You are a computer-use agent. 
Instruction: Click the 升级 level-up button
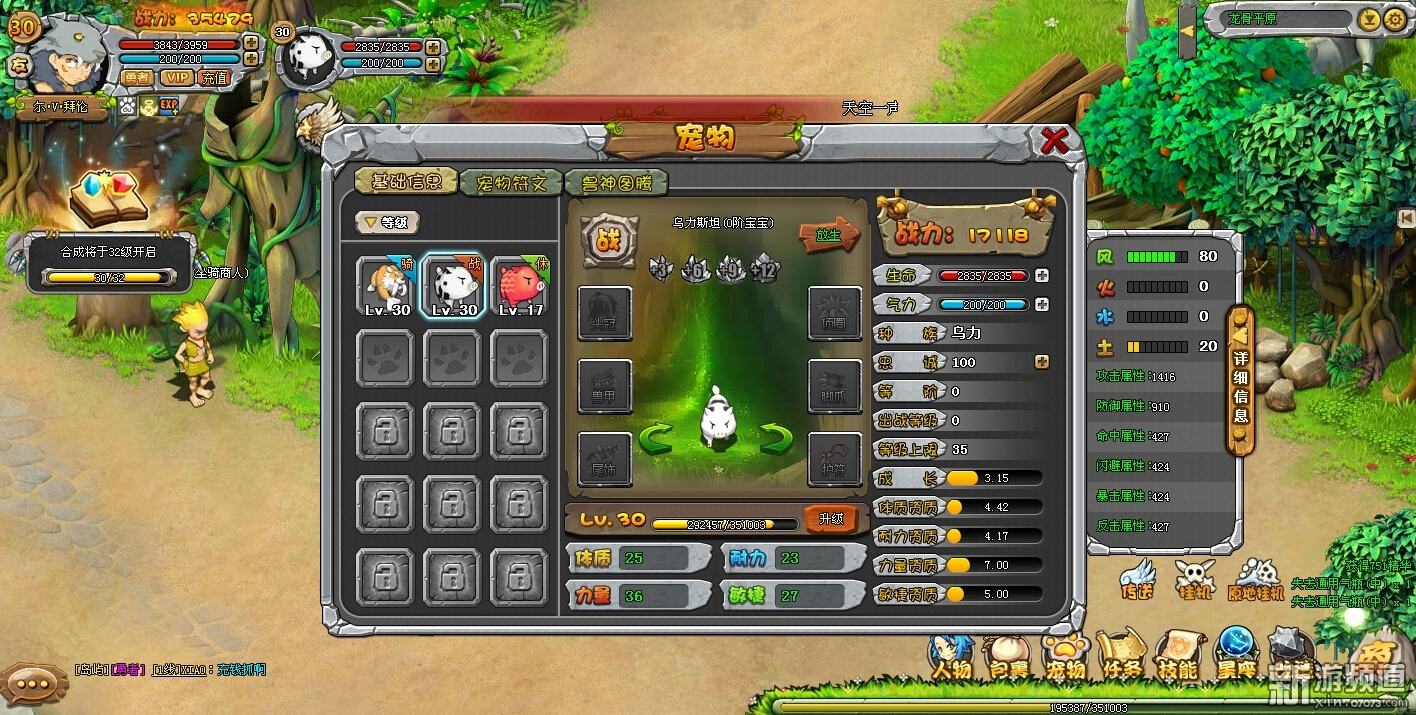pos(831,519)
